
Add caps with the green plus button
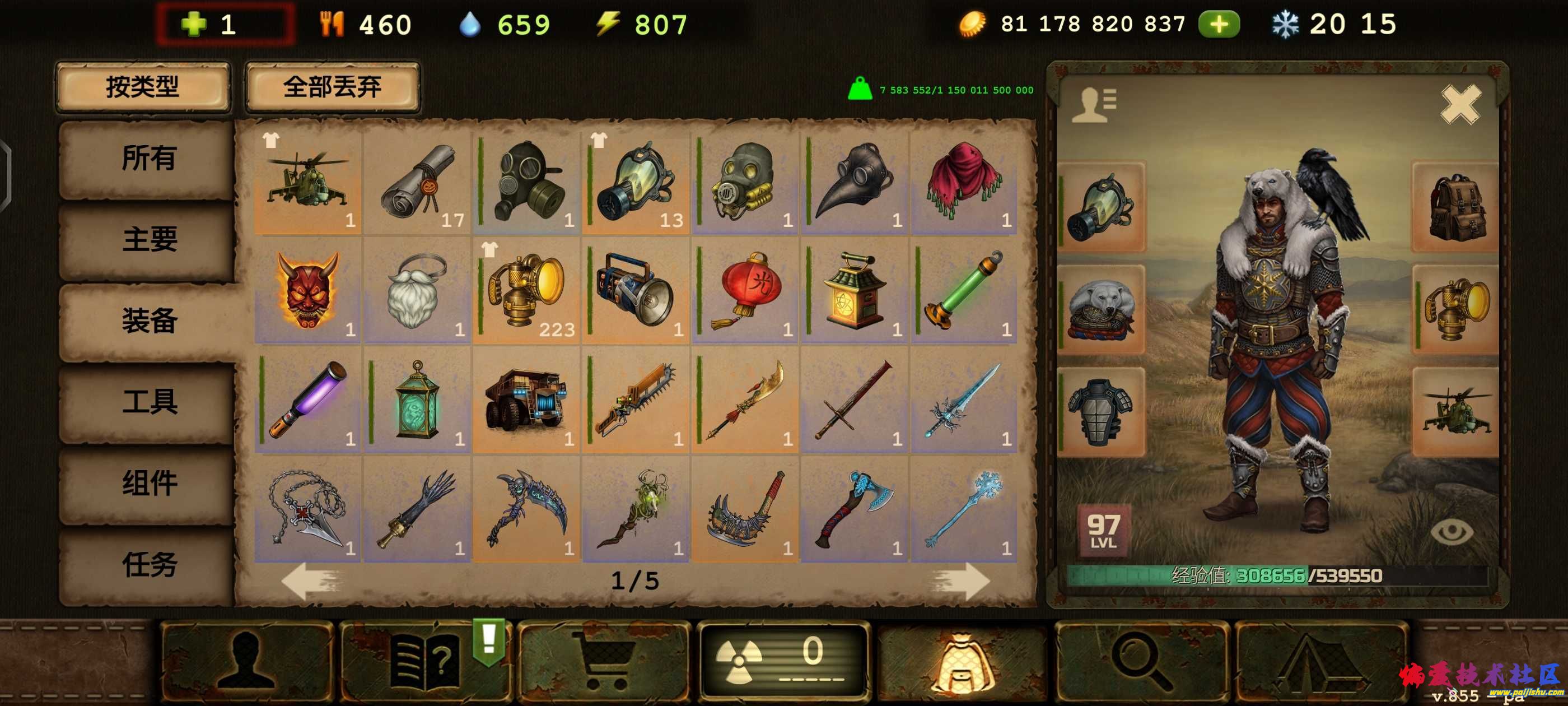(1219, 24)
